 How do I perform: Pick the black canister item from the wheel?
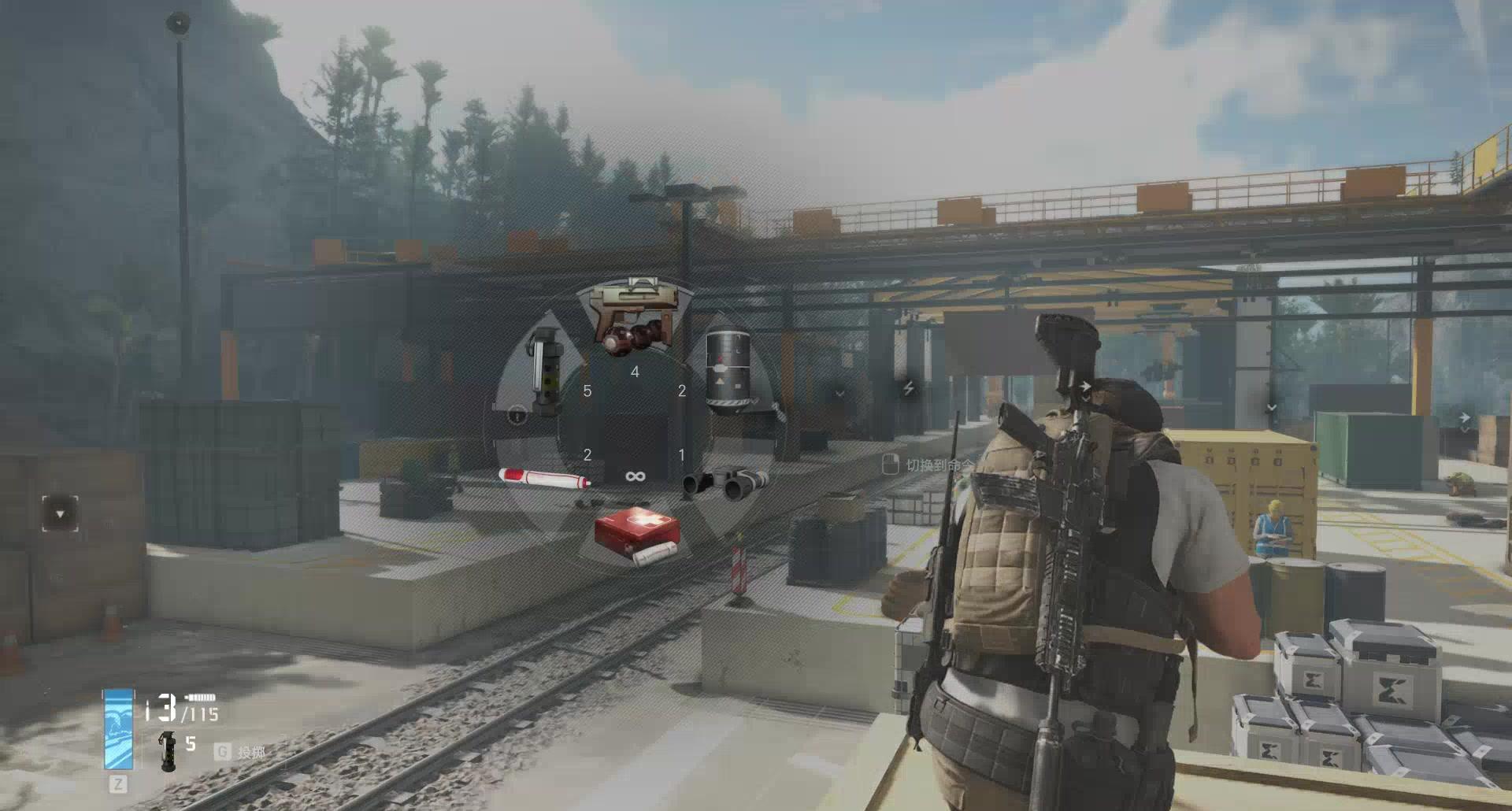726,370
